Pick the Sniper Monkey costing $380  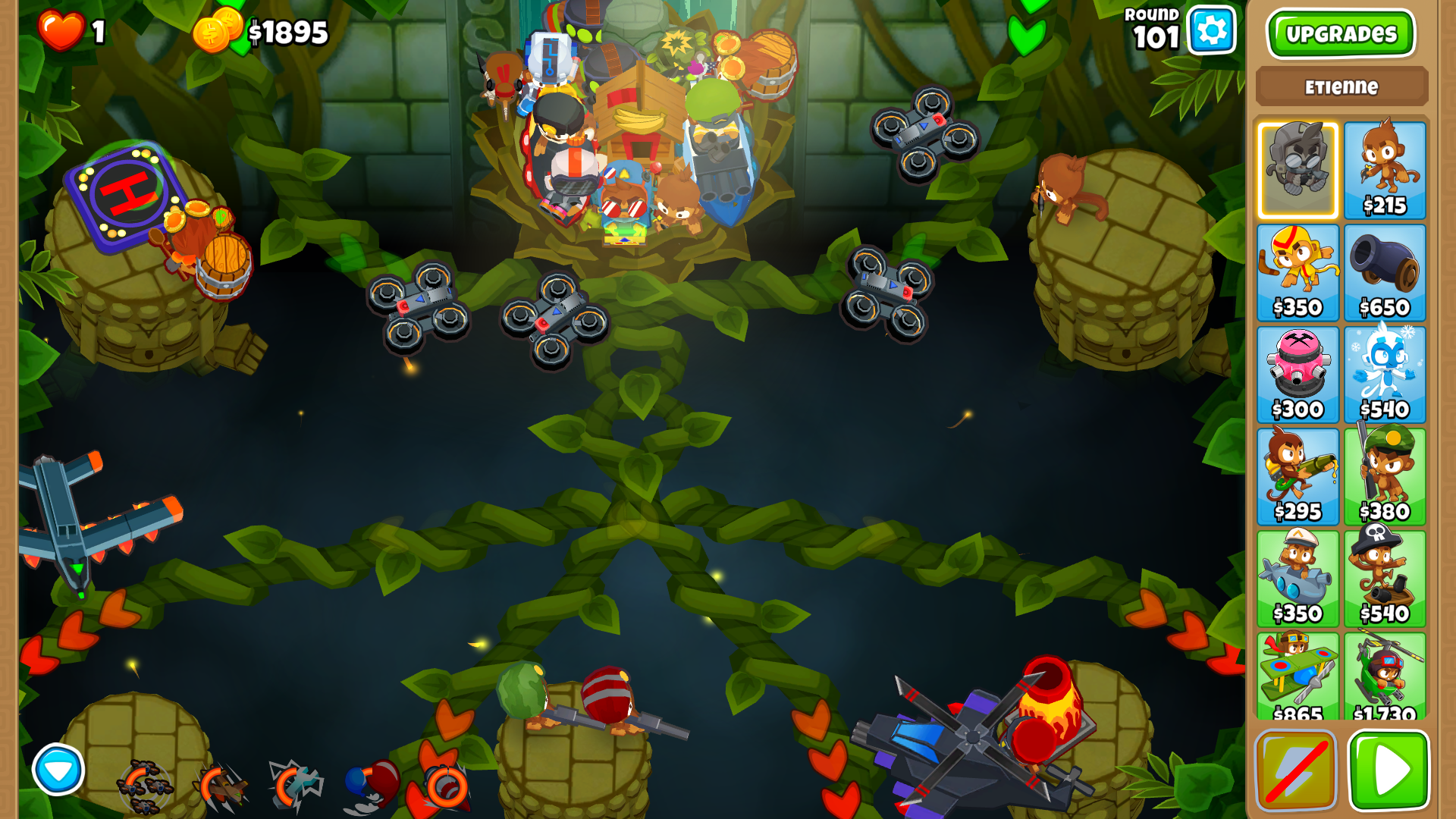[1385, 475]
